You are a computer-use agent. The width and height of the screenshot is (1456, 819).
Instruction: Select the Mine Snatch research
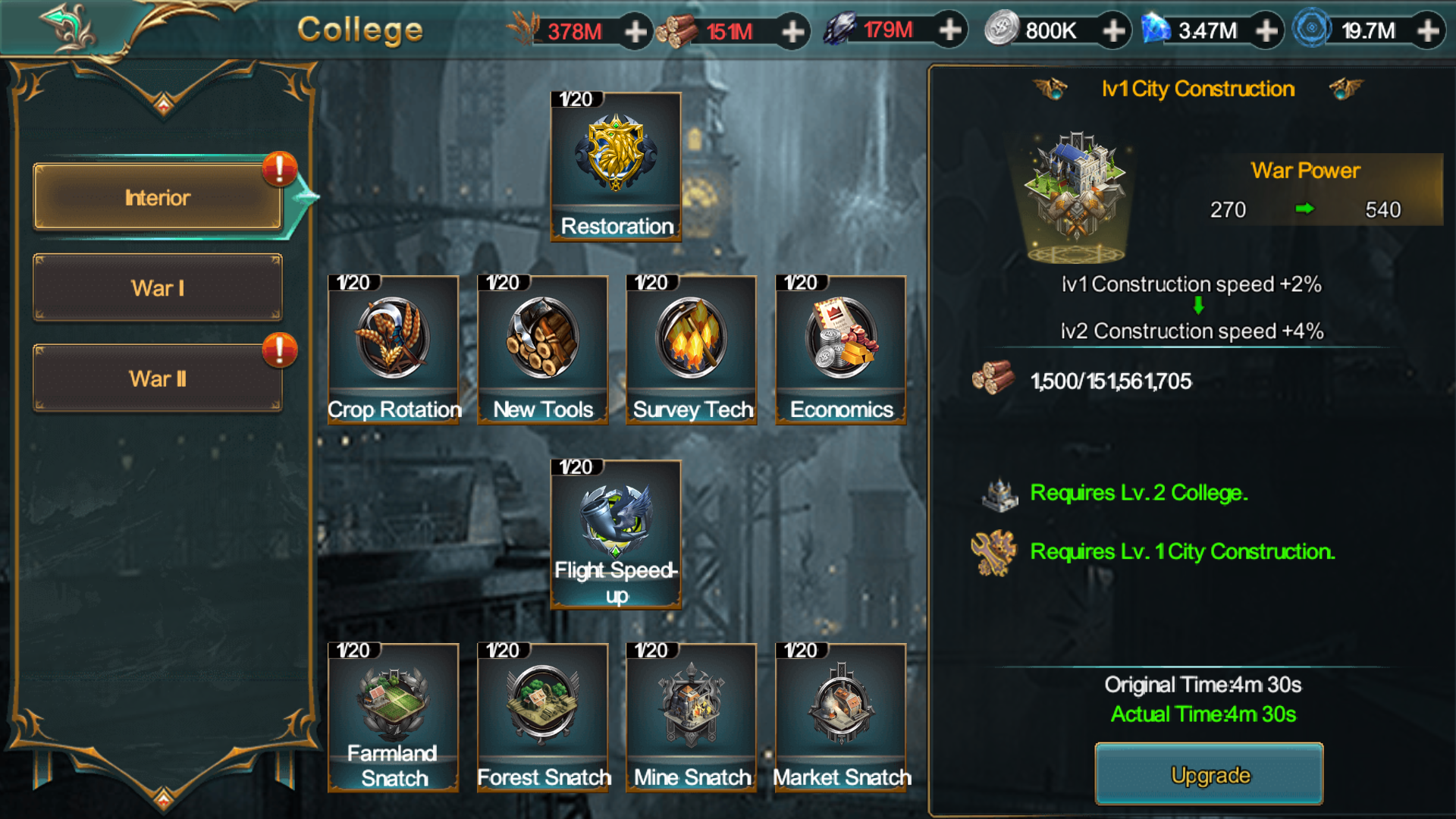[x=691, y=717]
